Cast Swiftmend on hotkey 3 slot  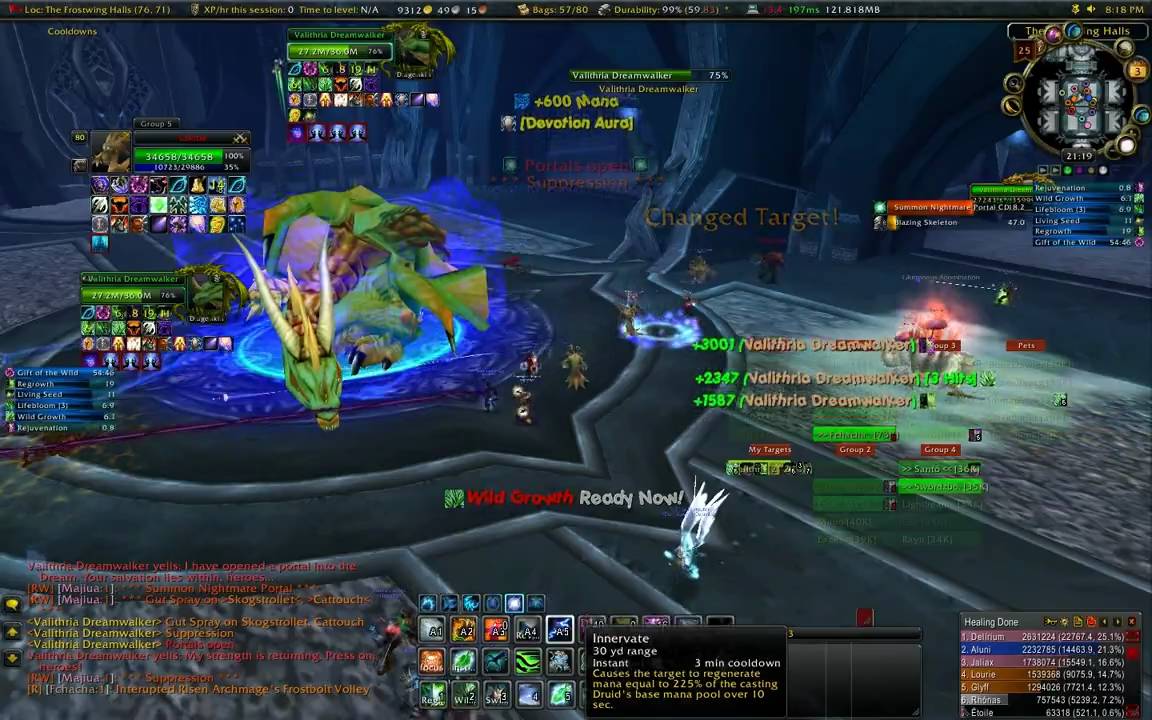click(496, 693)
